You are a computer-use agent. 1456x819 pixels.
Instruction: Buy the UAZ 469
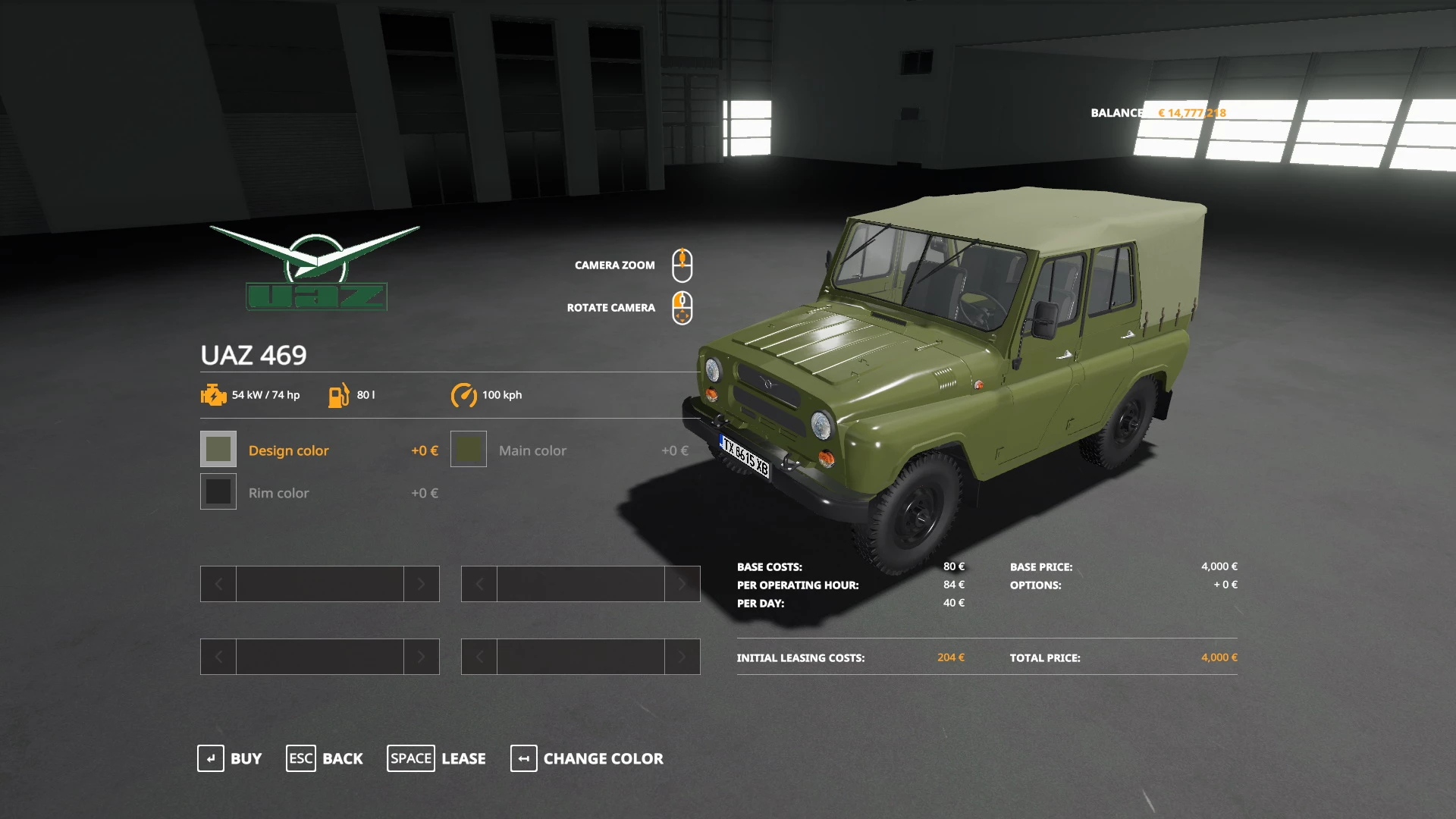pyautogui.click(x=230, y=758)
